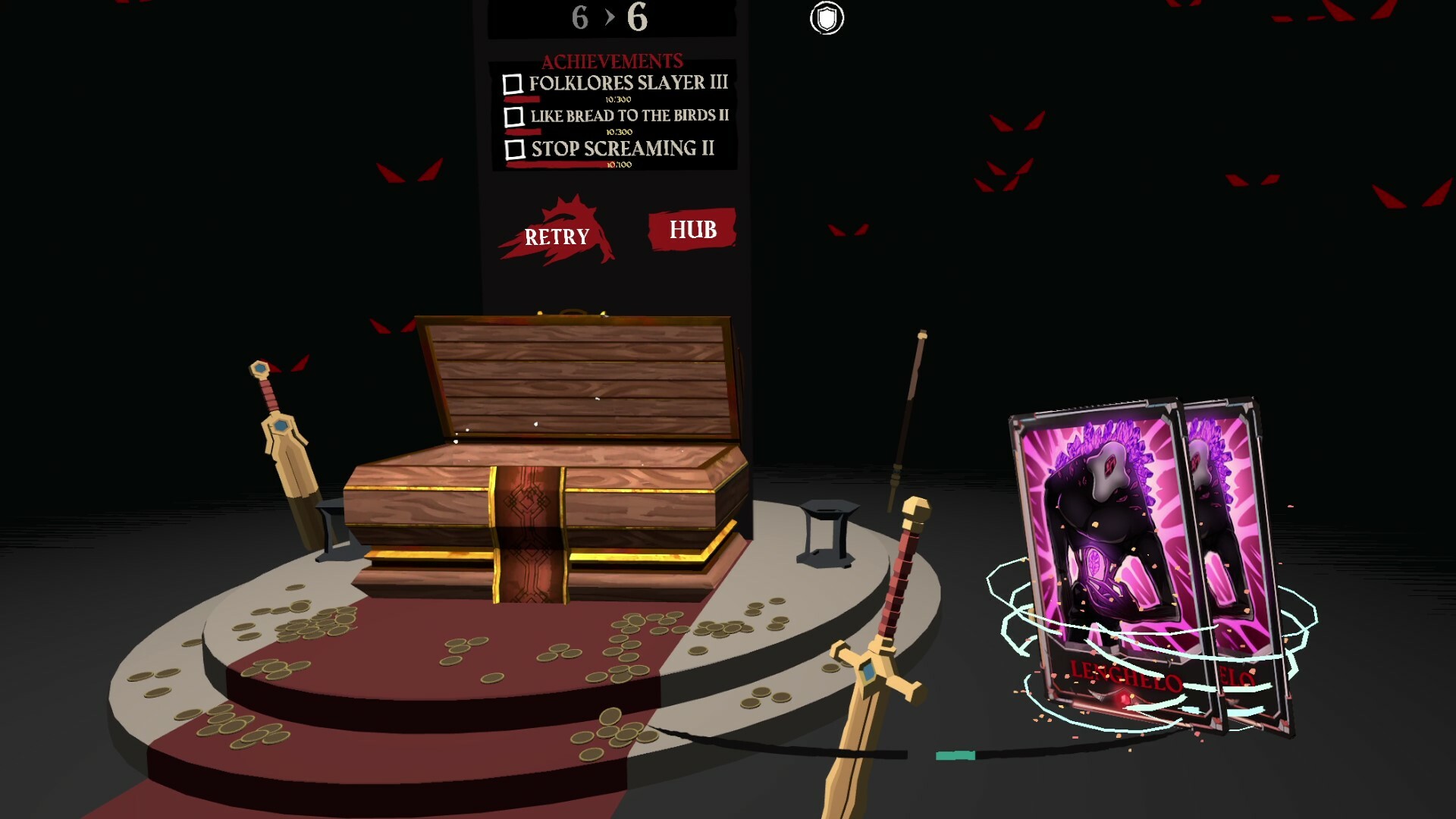Click the shield icon at the top right
The image size is (1456, 819).
pyautogui.click(x=827, y=19)
